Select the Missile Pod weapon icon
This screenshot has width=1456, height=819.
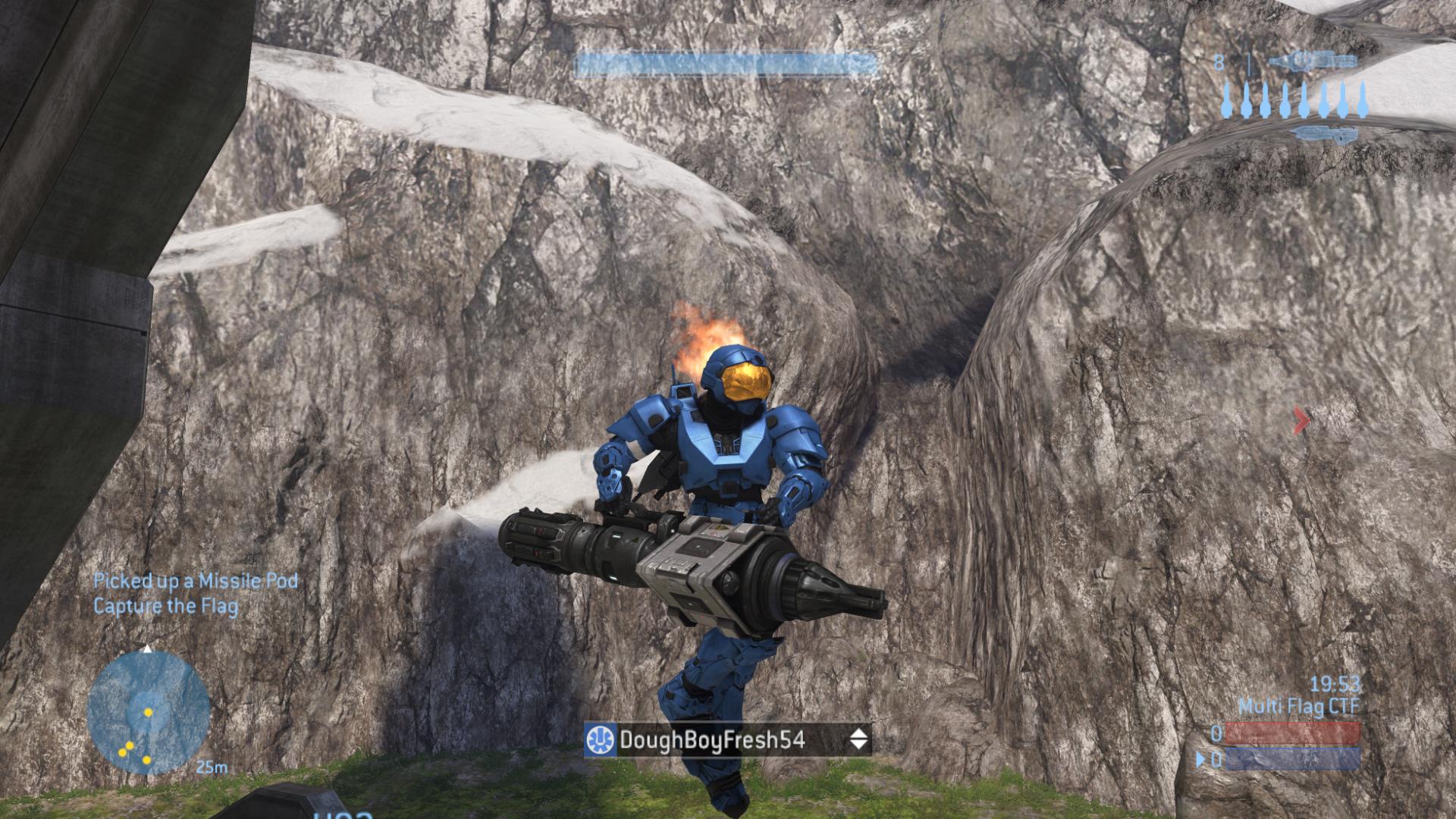click(x=1313, y=61)
